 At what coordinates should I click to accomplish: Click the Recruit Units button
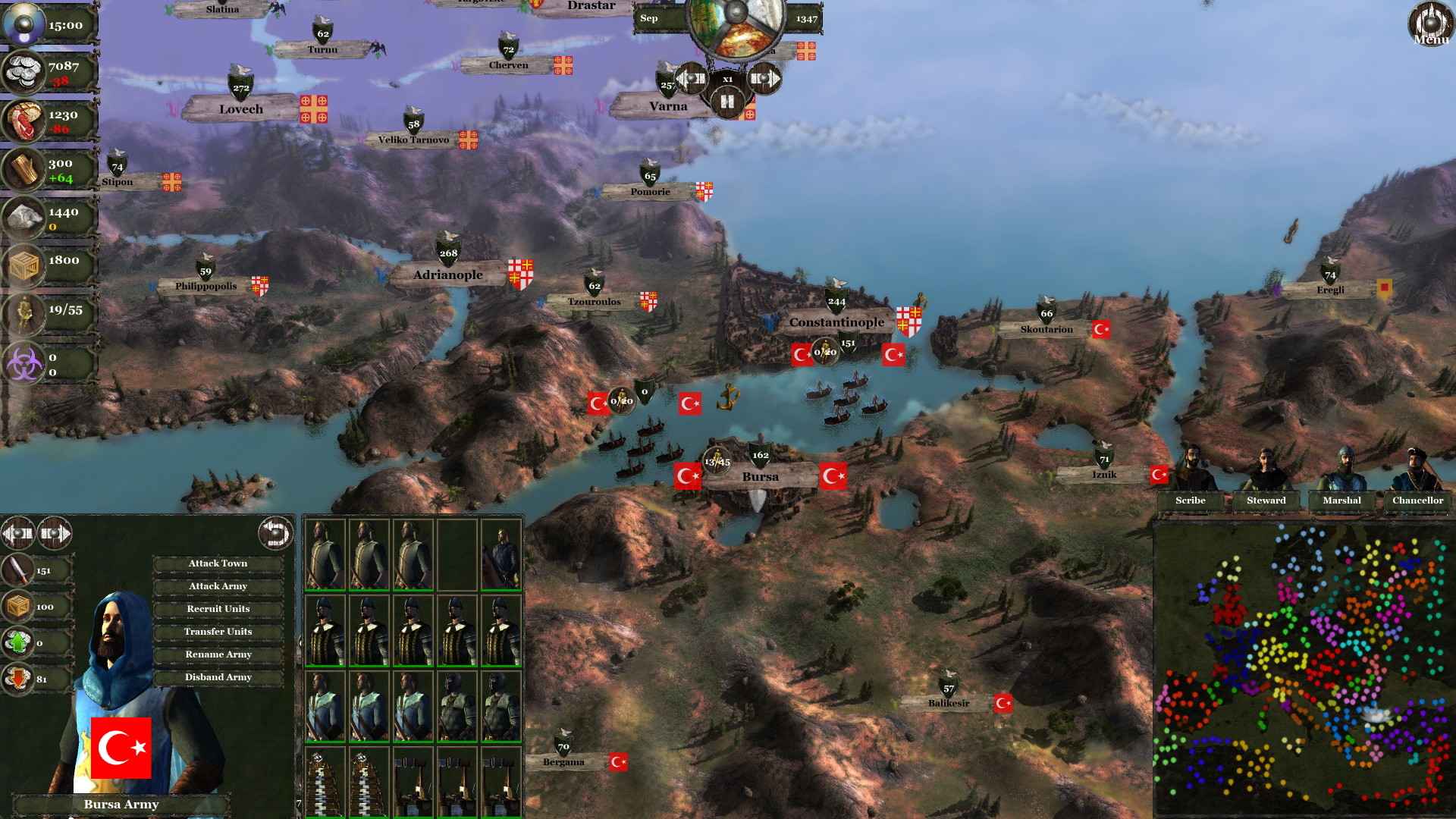(218, 608)
